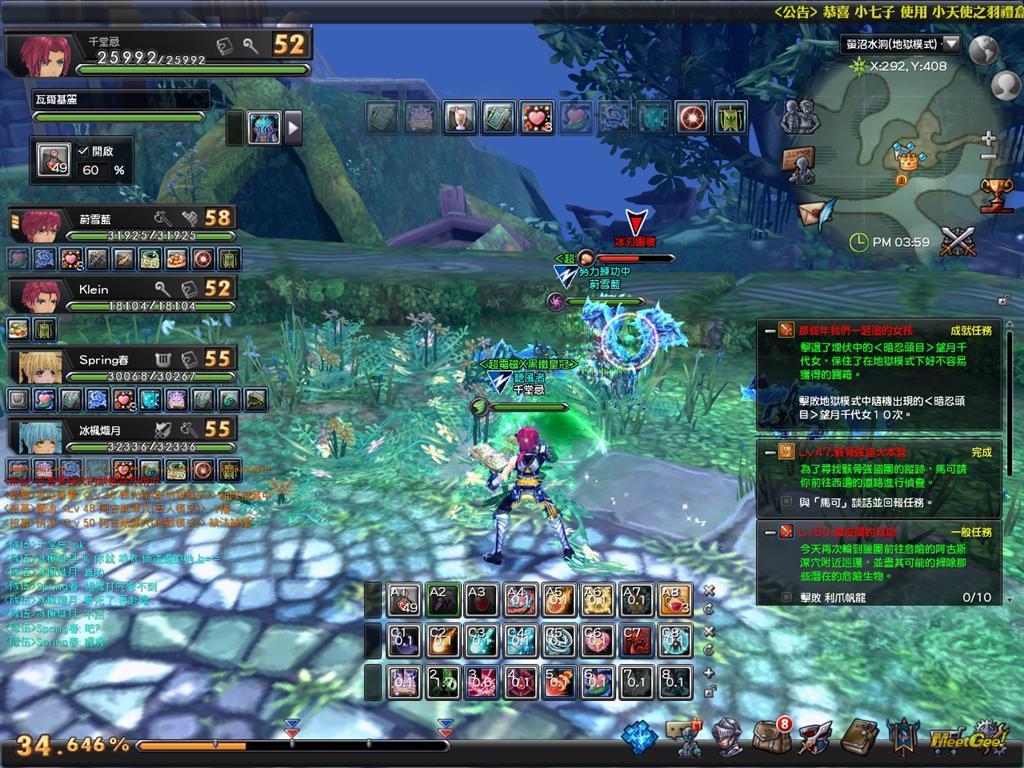Screen dimensions: 1024x768
Task: Zoom in the minimap with plus
Action: (x=989, y=138)
